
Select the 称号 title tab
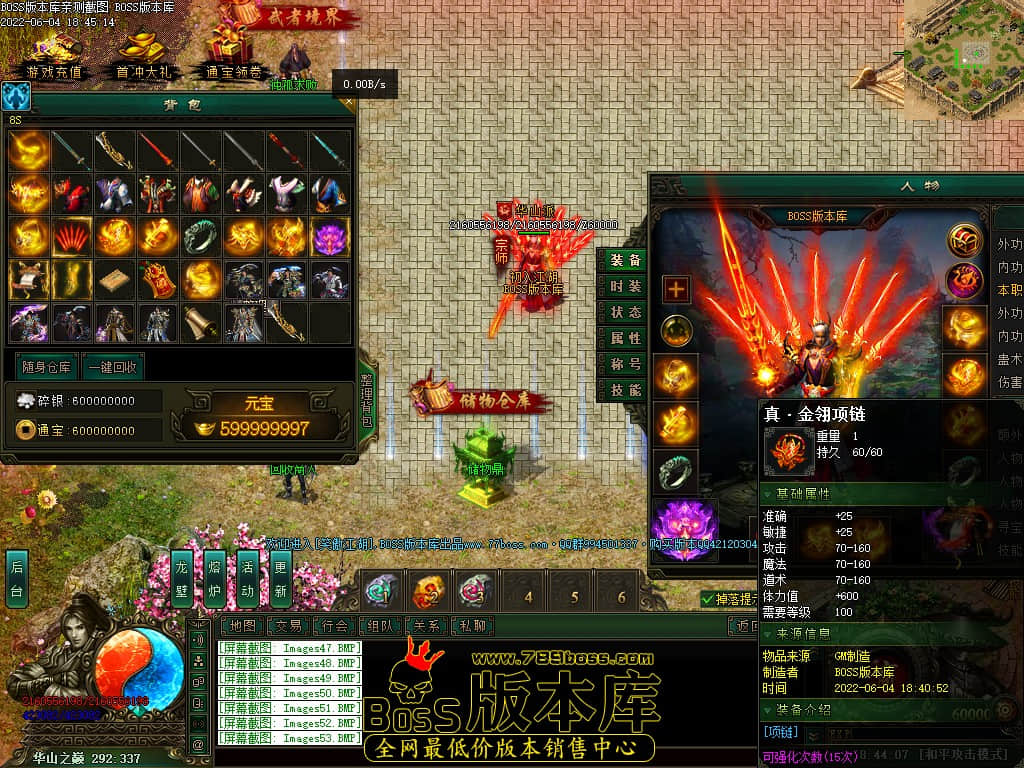[626, 365]
